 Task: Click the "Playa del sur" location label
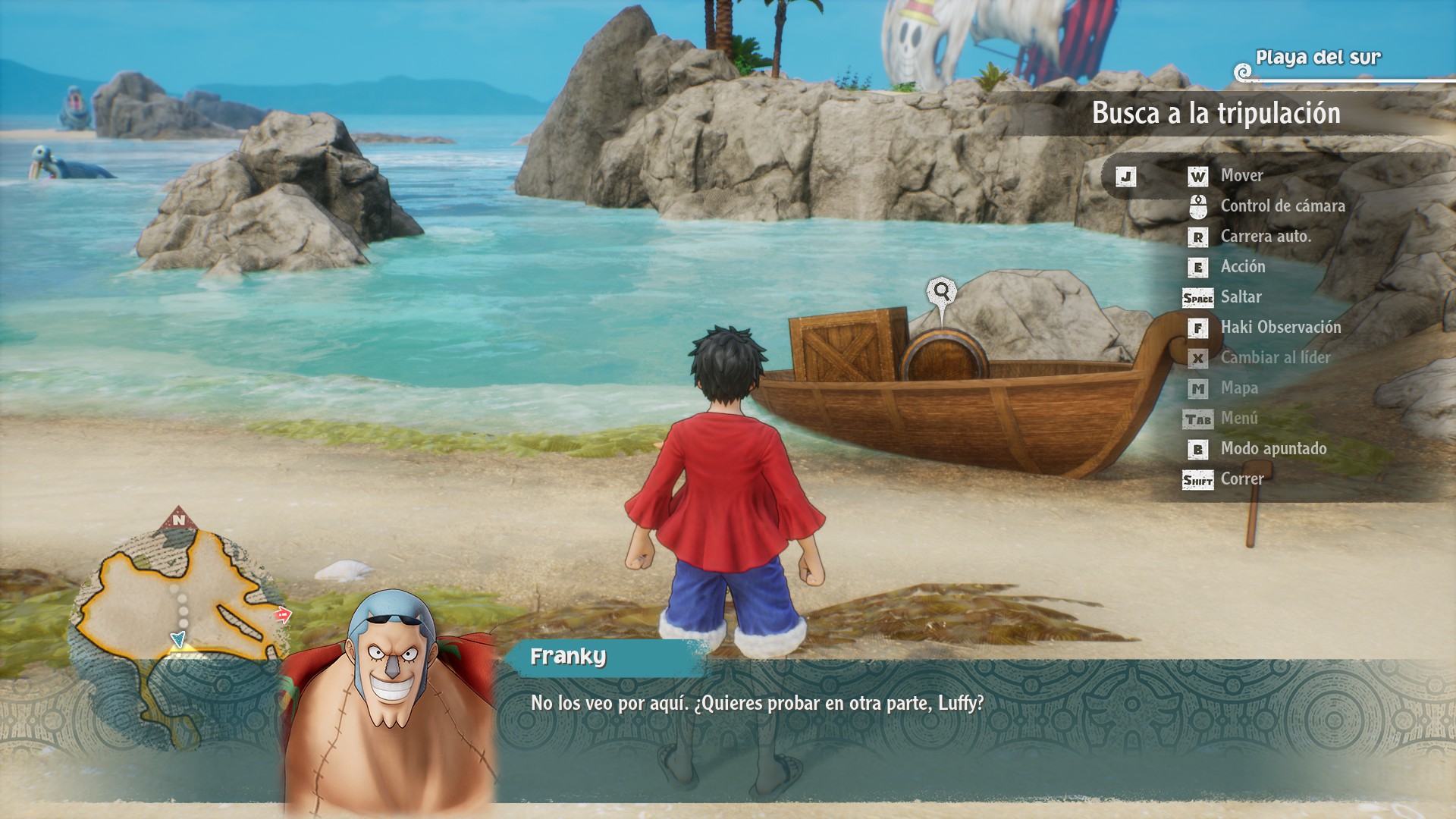pyautogui.click(x=1318, y=58)
